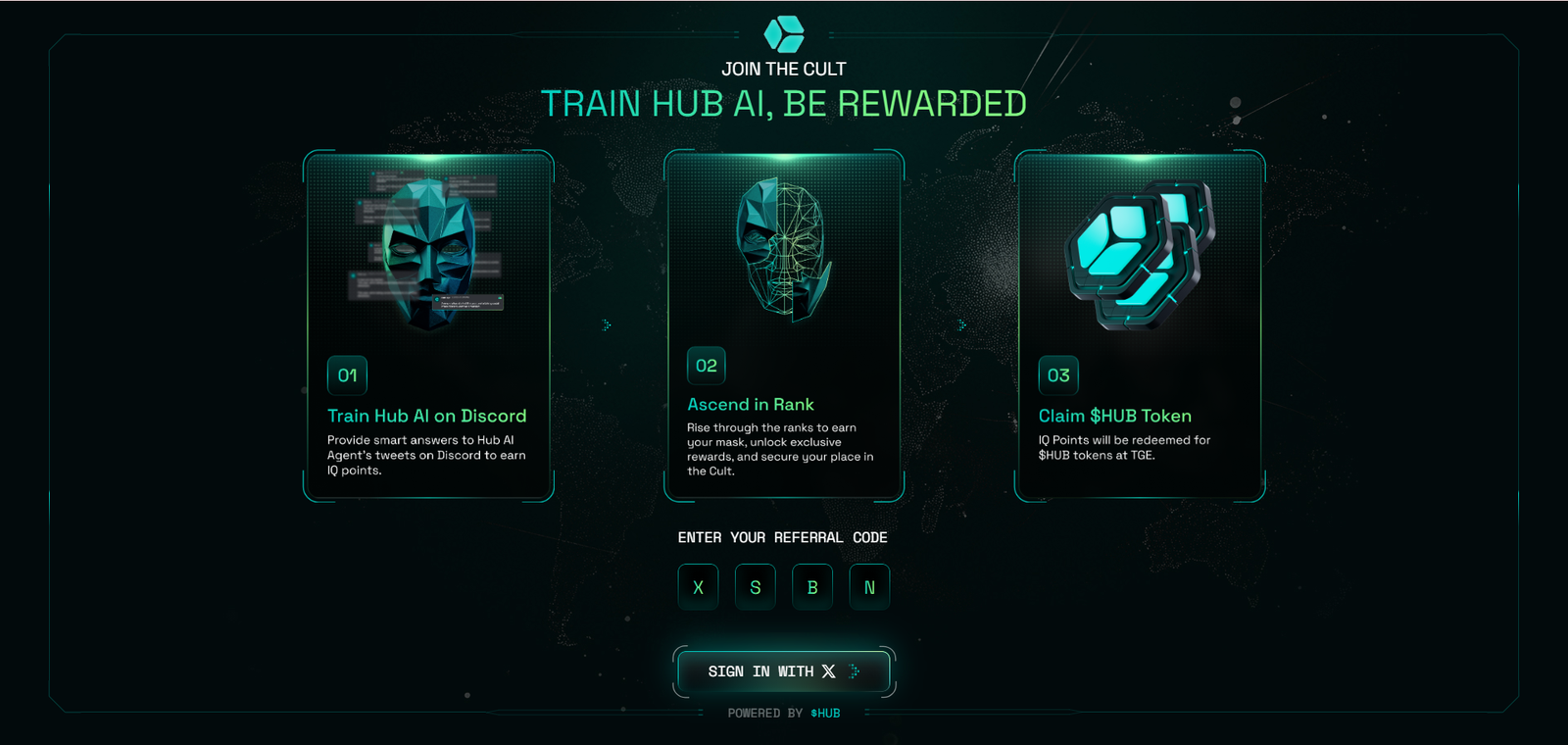This screenshot has width=1568, height=745.
Task: Select the referral code box containing X
Action: (698, 587)
